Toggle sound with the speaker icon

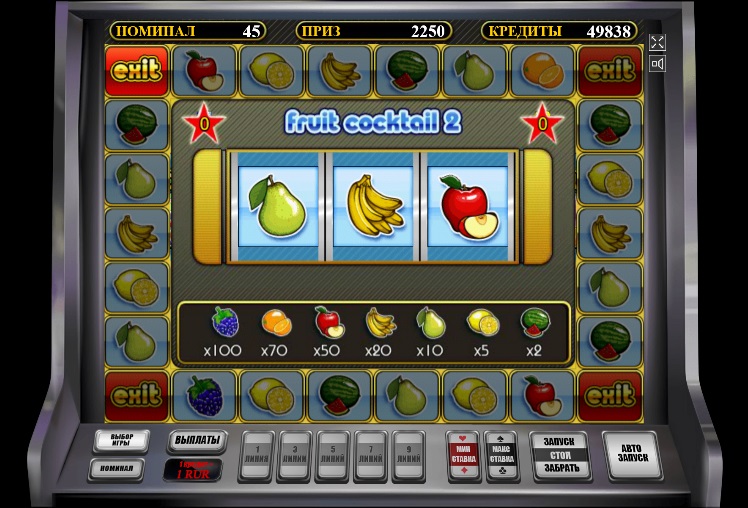coord(657,65)
